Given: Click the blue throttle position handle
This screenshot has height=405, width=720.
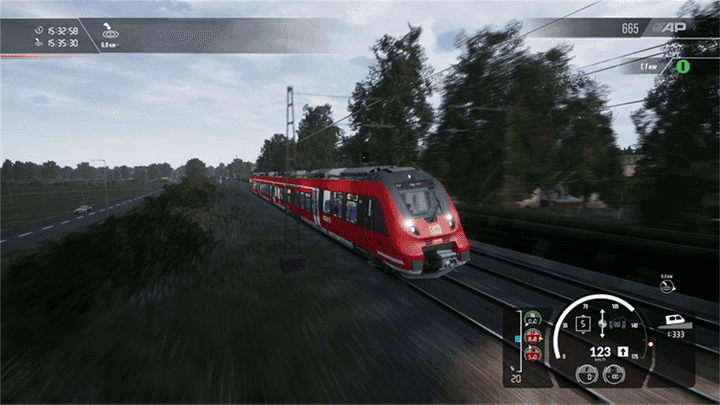Looking at the screenshot, I should tap(516, 338).
